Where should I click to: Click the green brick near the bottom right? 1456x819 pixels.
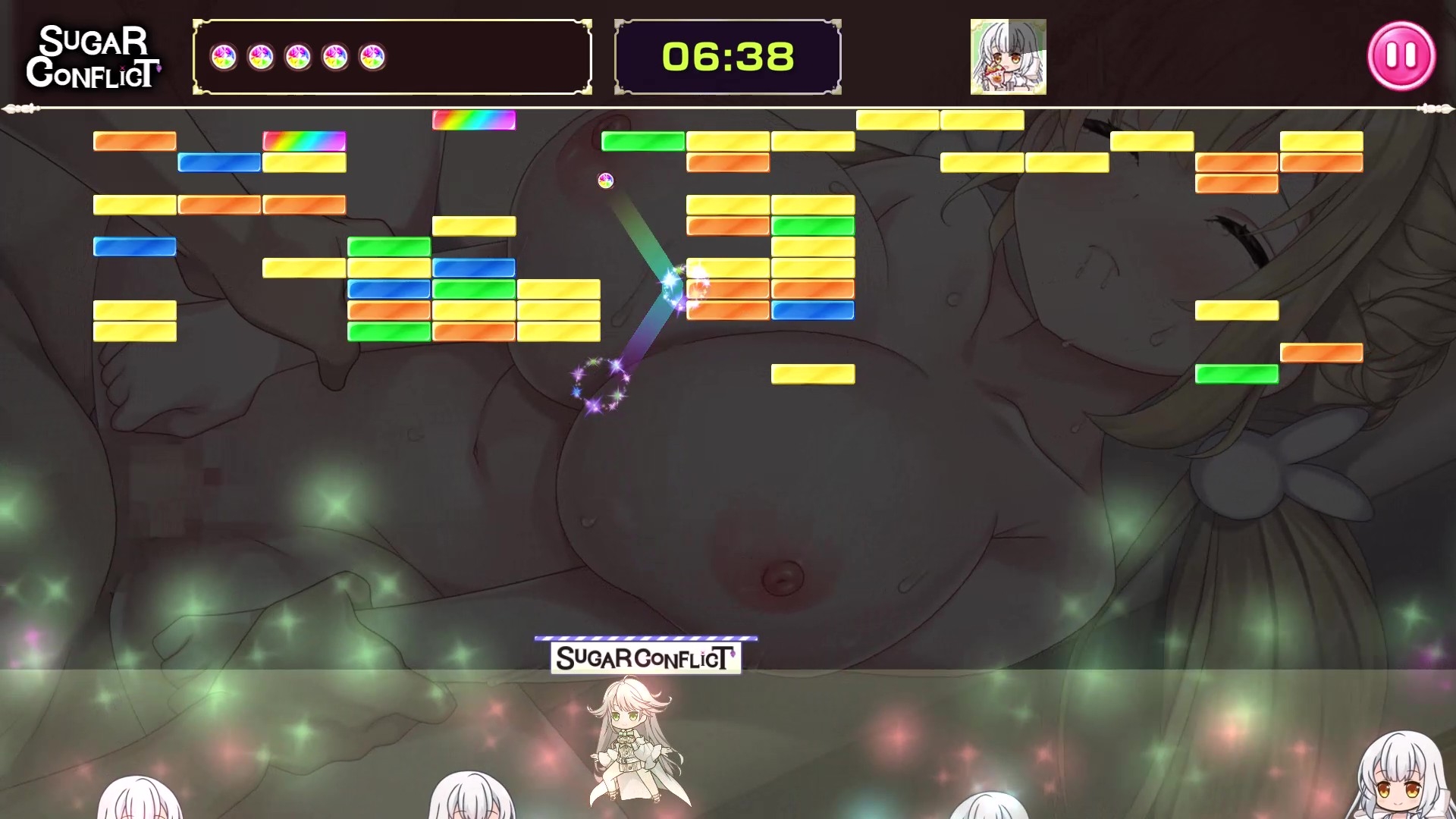click(1238, 372)
